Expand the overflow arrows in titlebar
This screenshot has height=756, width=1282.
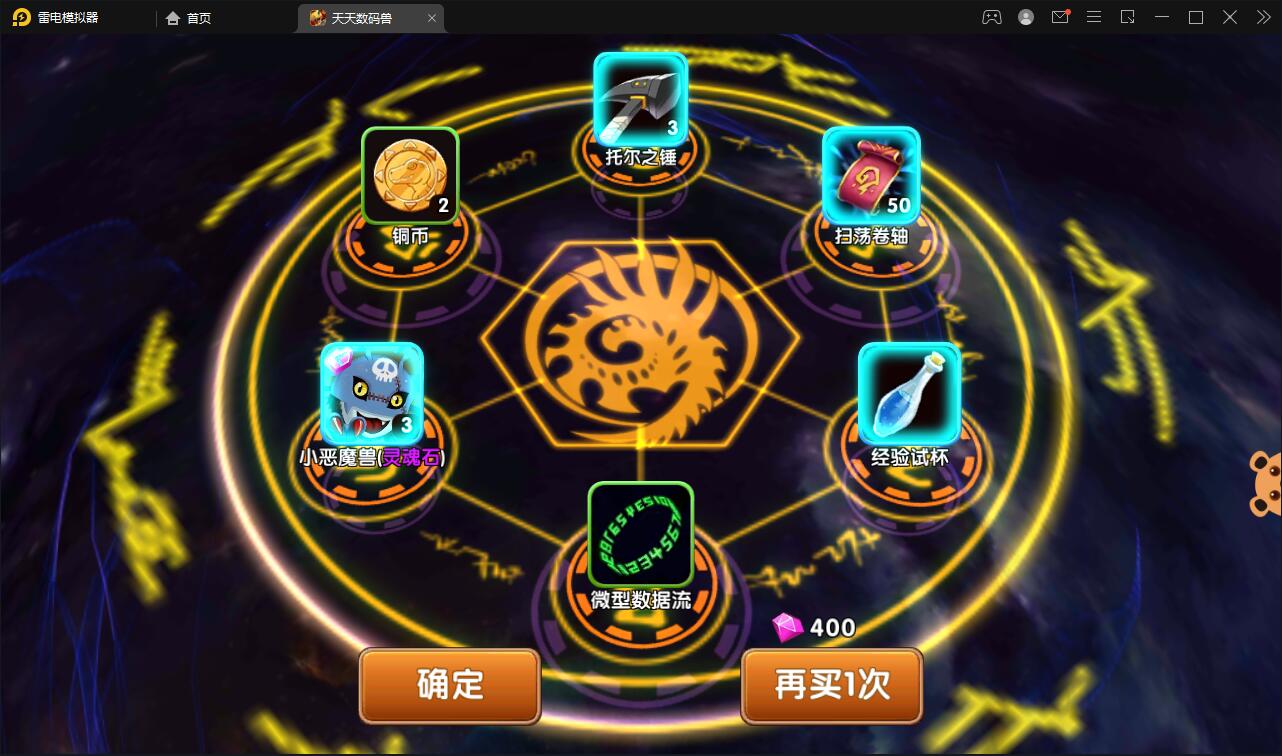coord(1263,17)
